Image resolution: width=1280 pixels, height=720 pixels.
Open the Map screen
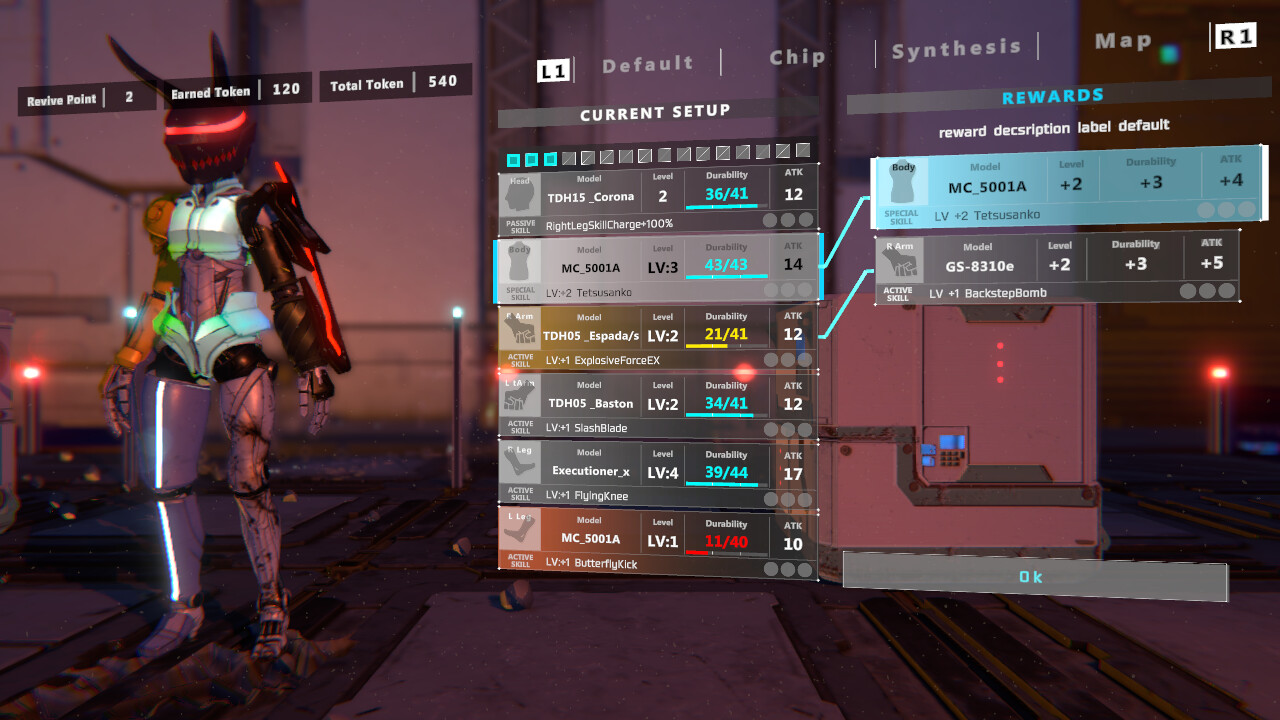coord(1123,40)
